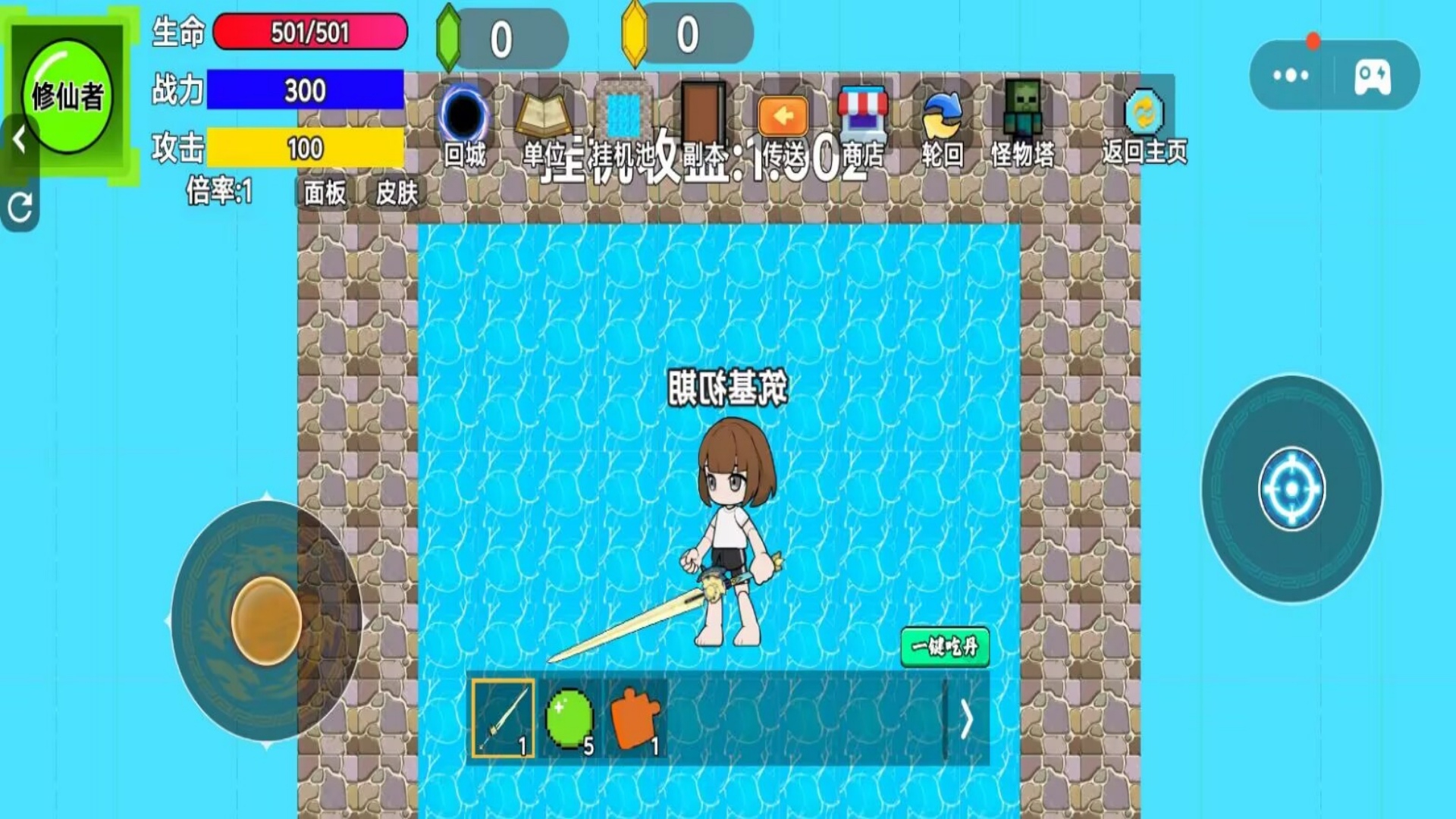
Task: Open the 商店 shop icon
Action: point(863,115)
